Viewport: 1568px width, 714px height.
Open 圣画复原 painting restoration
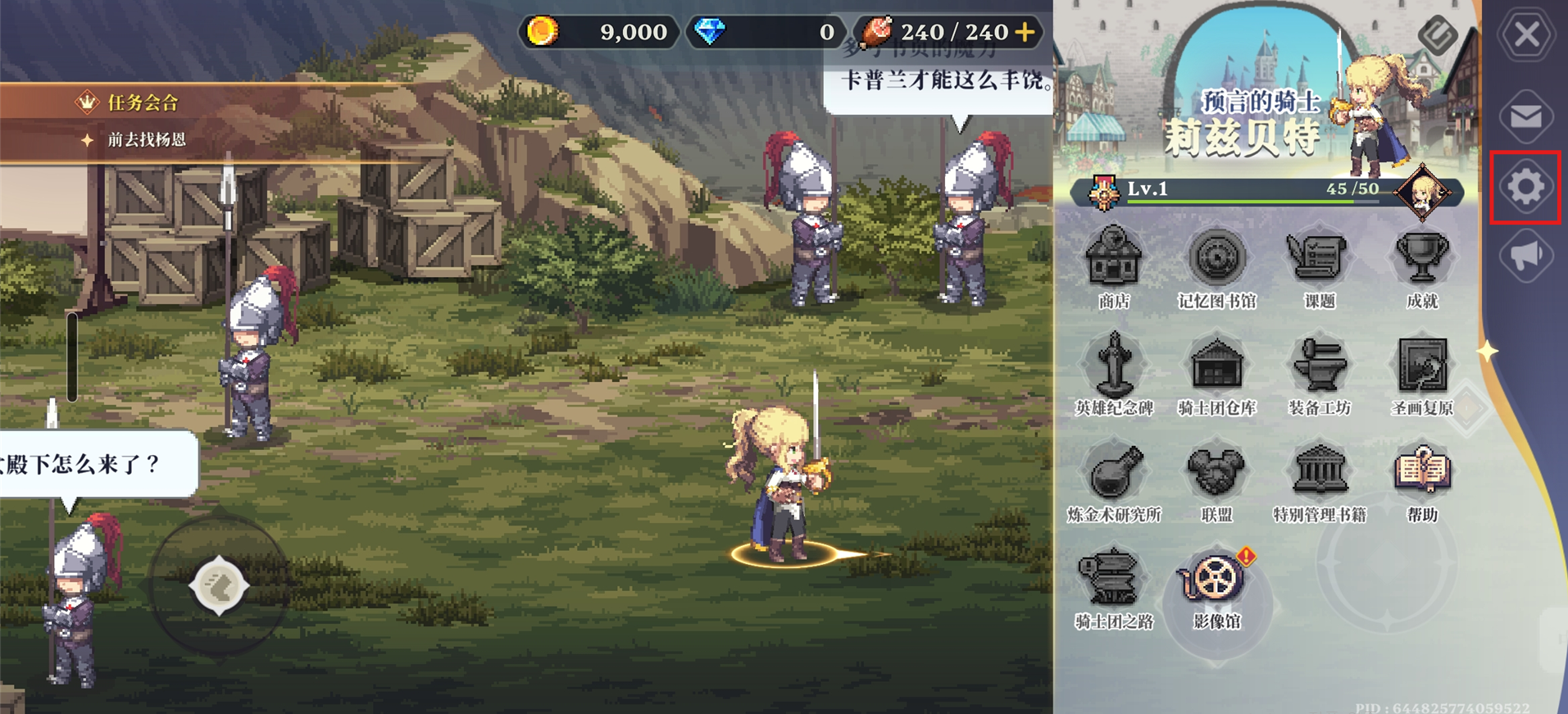(x=1422, y=367)
